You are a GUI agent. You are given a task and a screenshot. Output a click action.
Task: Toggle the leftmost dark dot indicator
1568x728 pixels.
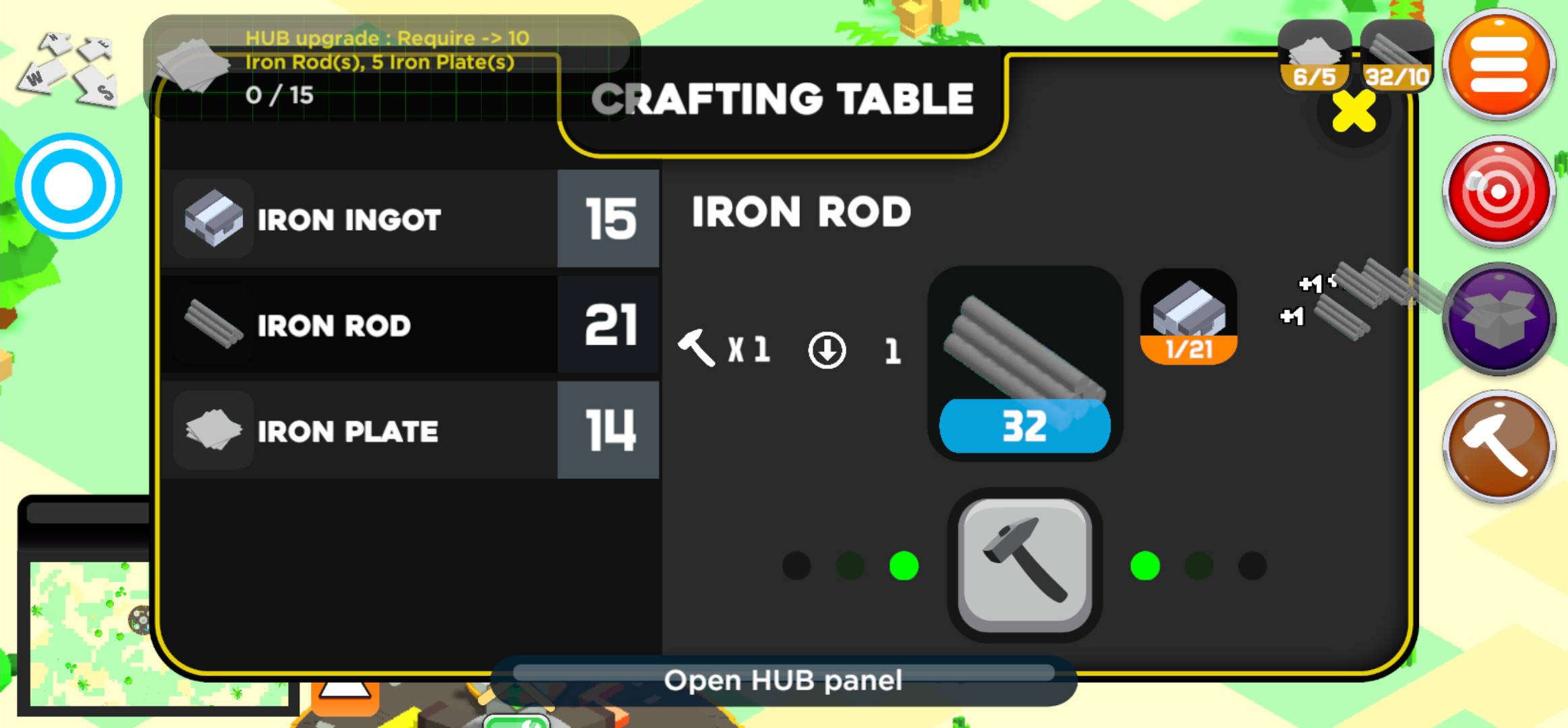tap(796, 566)
